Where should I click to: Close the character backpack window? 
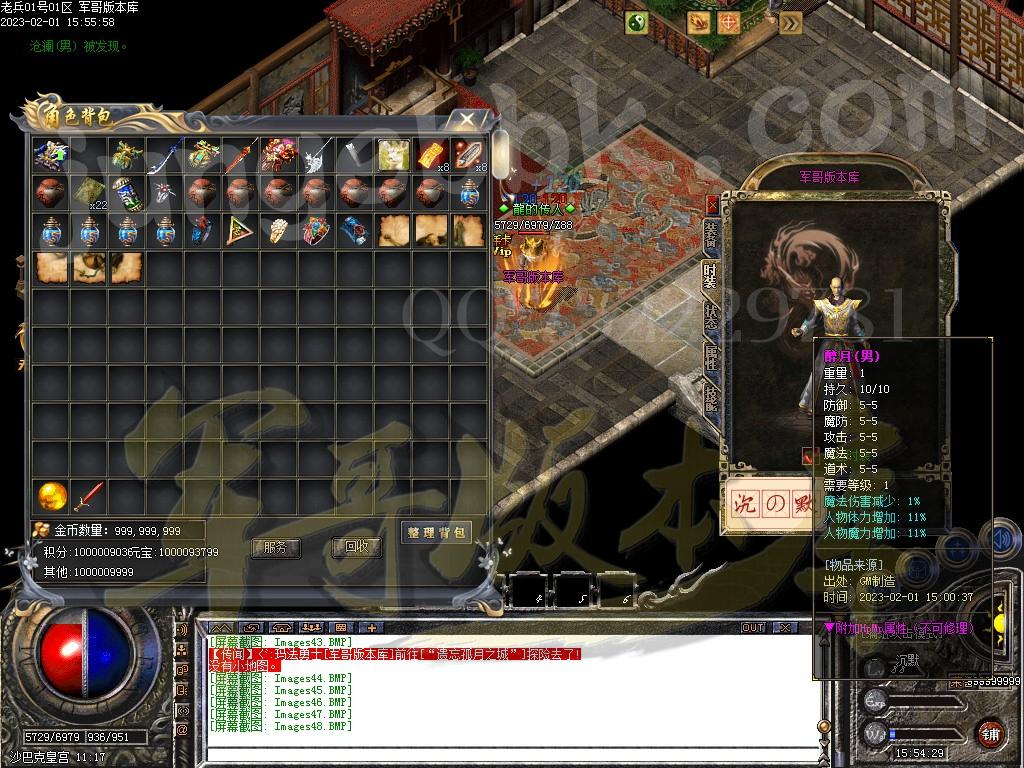pyautogui.click(x=467, y=121)
